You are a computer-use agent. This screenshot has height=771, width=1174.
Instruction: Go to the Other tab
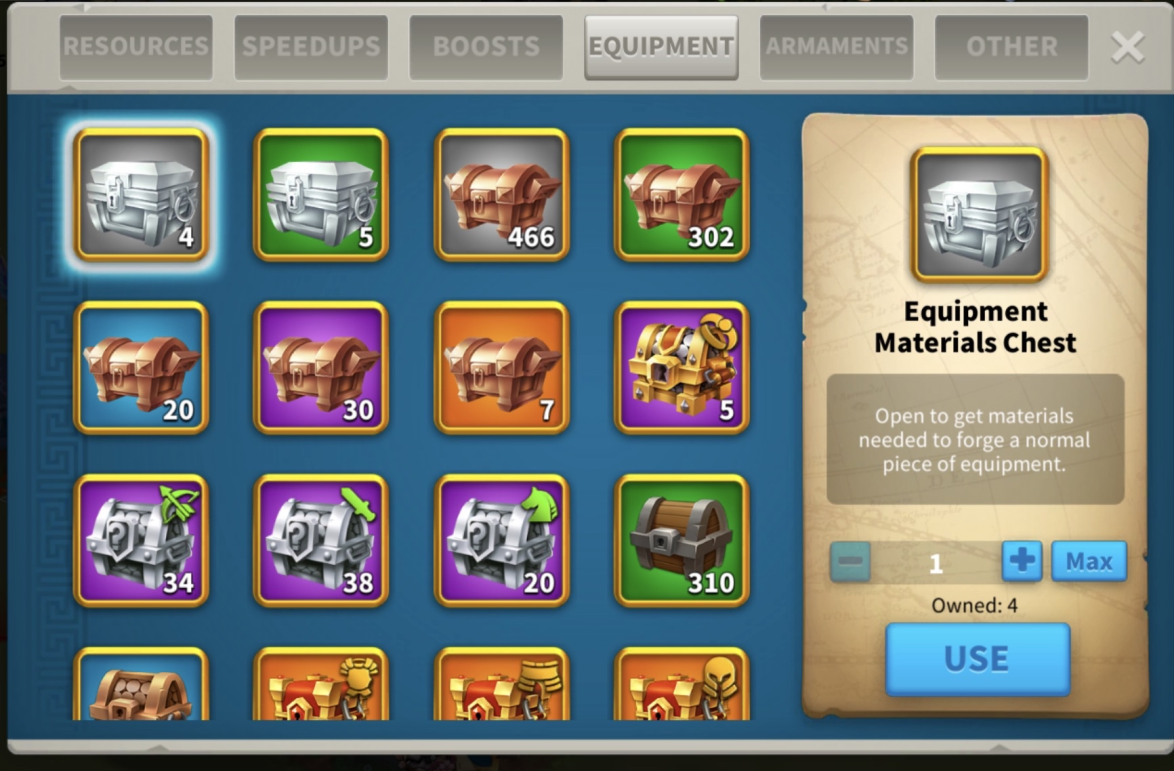pos(1011,47)
